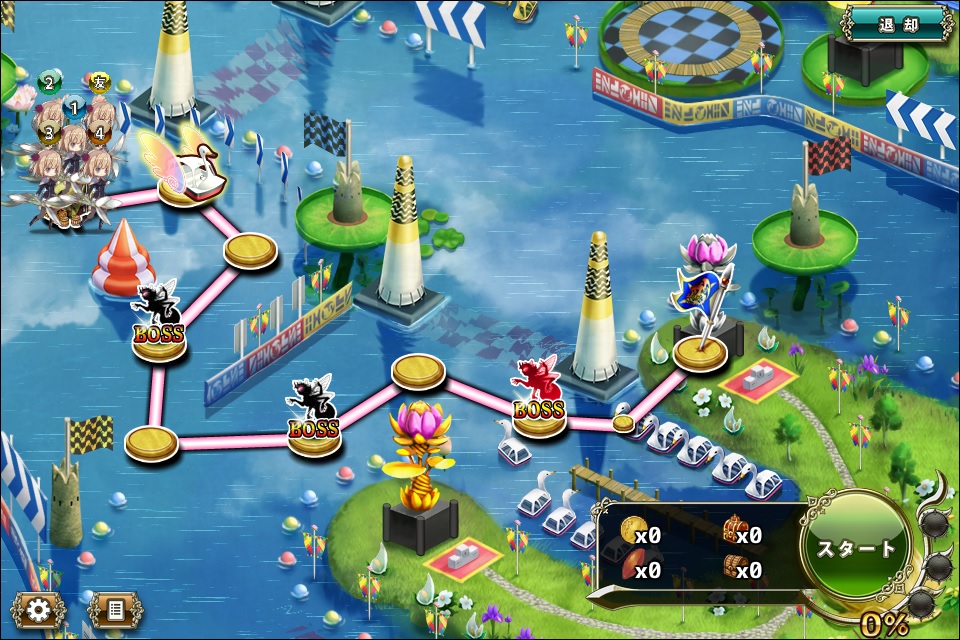Screen dimensions: 960x640
Task: Tap the green スタート start button
Action: (x=857, y=549)
